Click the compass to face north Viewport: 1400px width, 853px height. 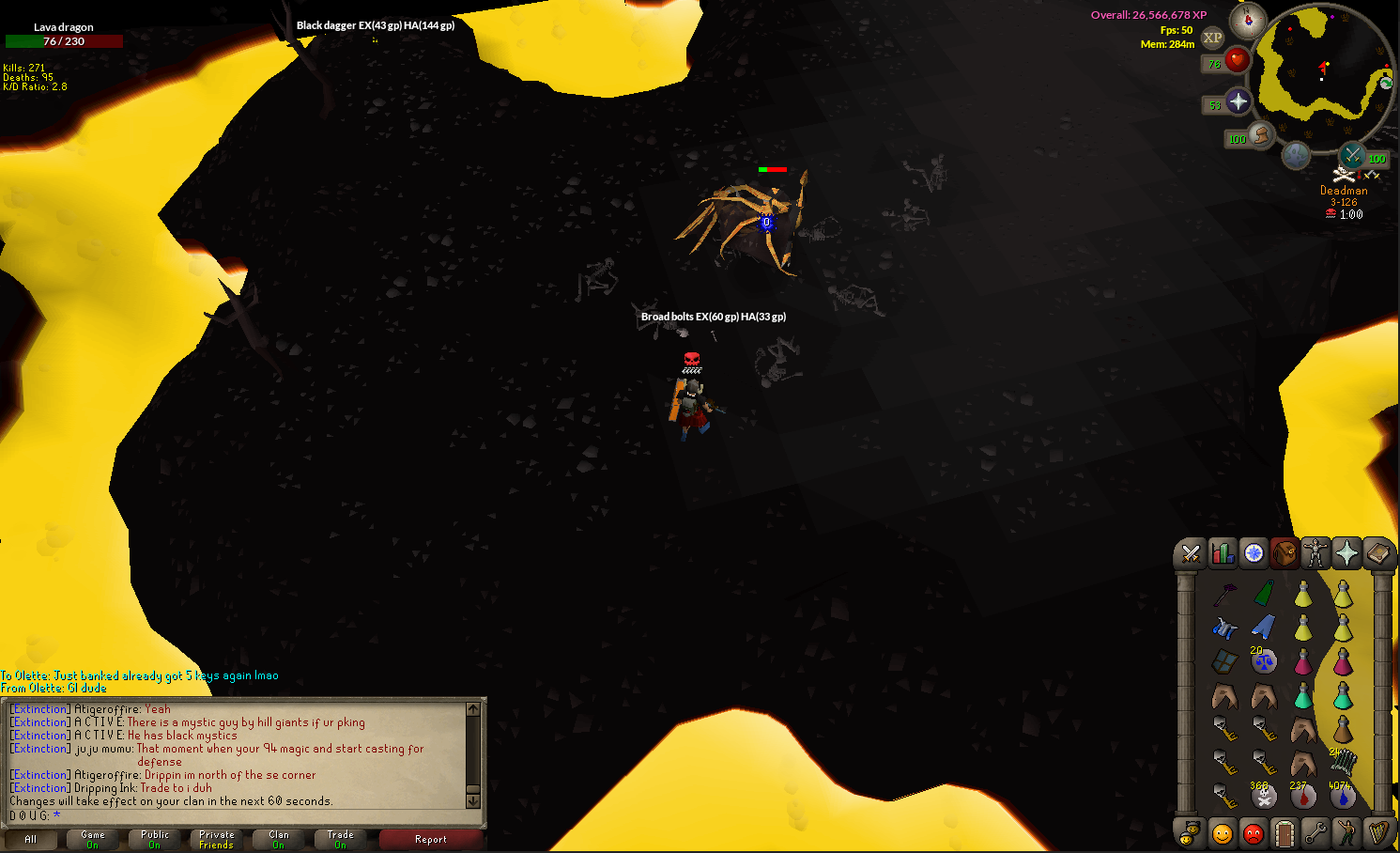(x=1248, y=20)
